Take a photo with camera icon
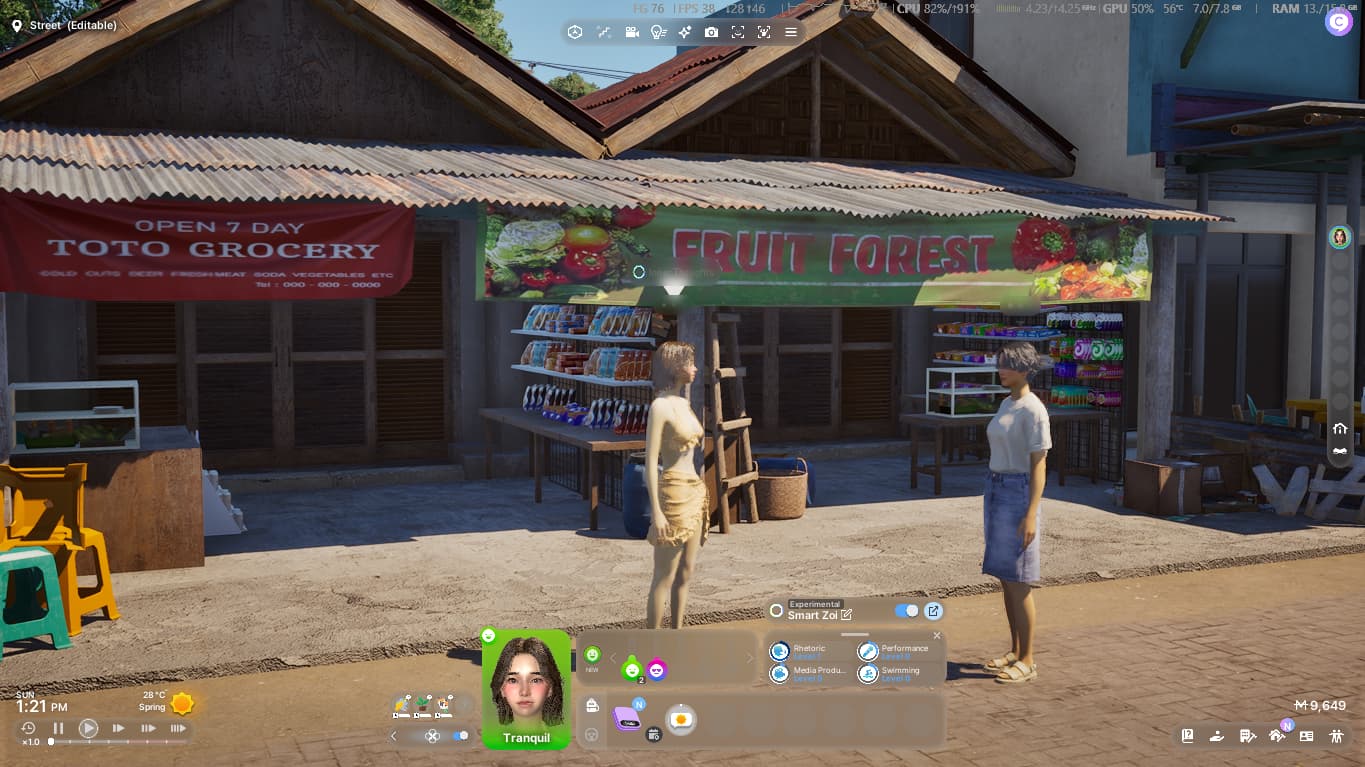The image size is (1365, 767). (x=711, y=32)
